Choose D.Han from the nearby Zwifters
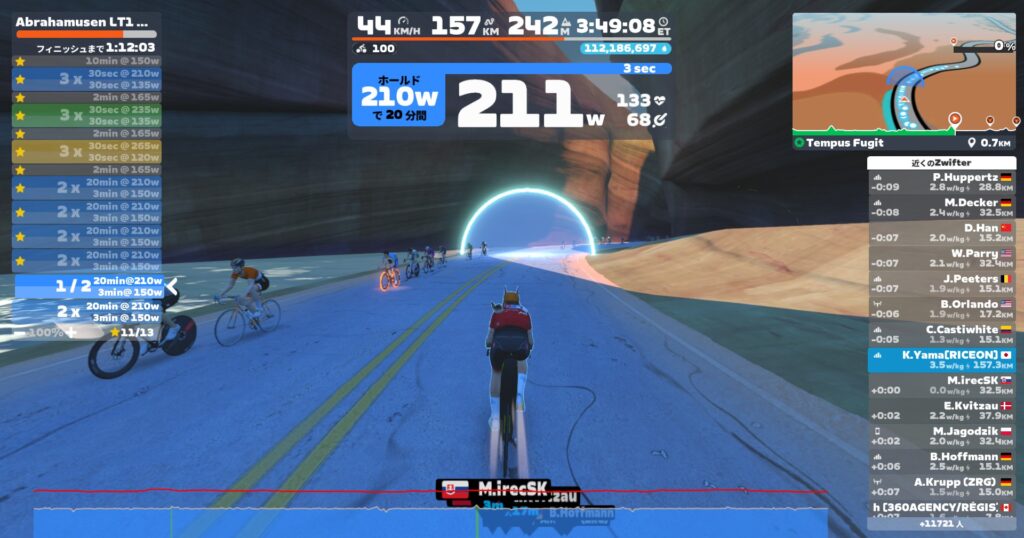 point(941,232)
